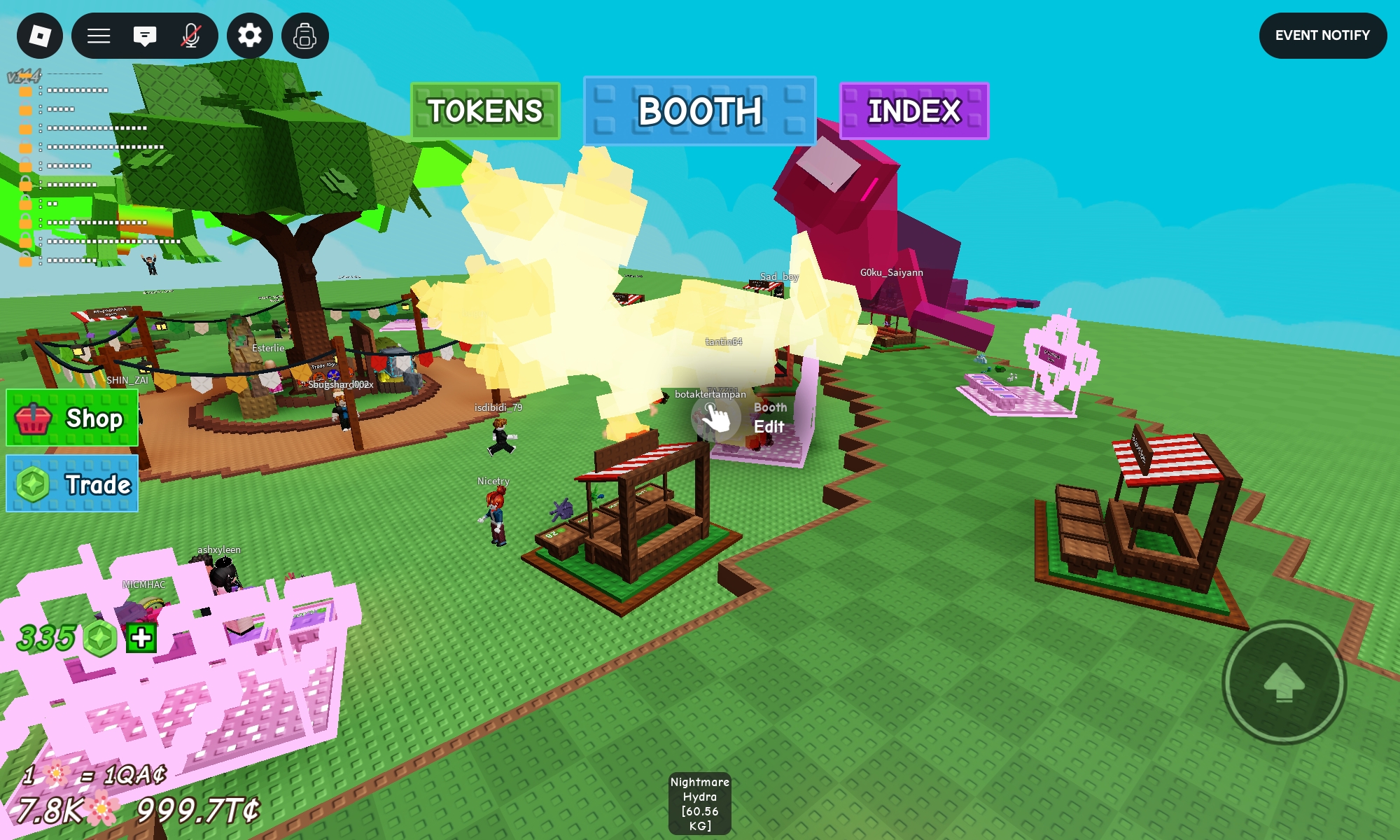Toggle the muted microphone icon
1400x840 pixels.
click(x=190, y=36)
